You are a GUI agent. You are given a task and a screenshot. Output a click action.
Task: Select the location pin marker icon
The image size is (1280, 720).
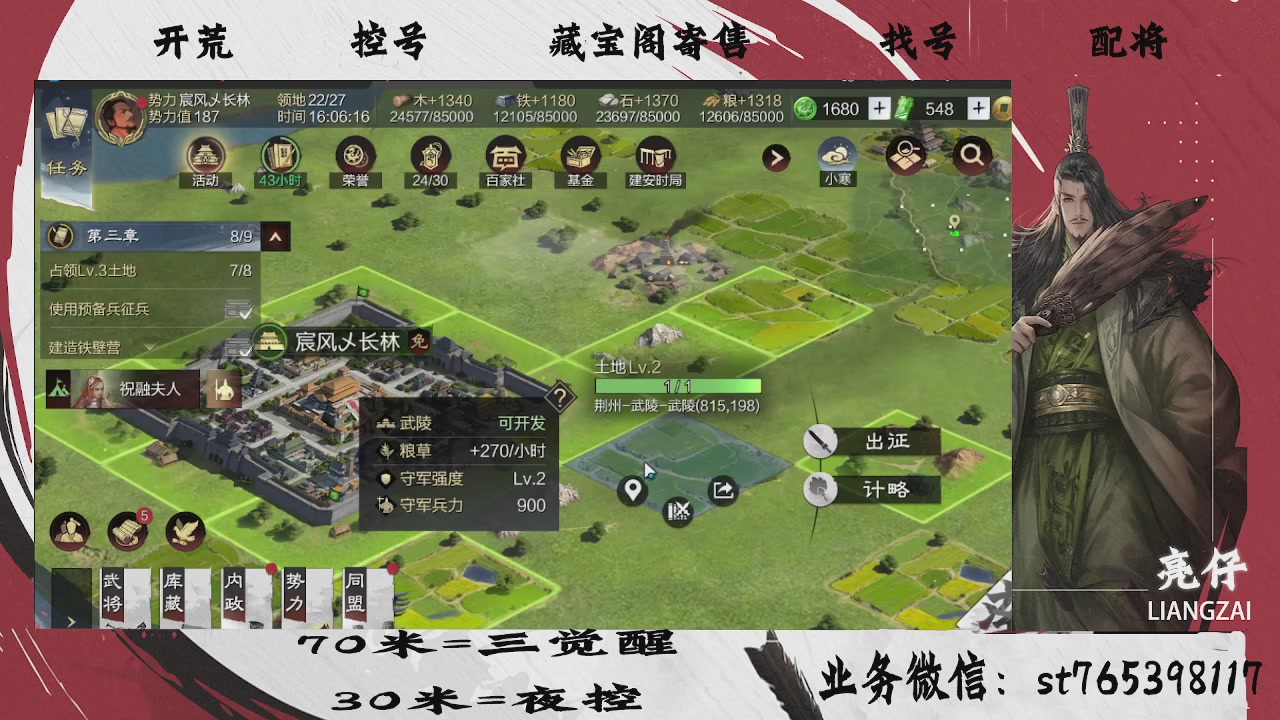tap(632, 491)
